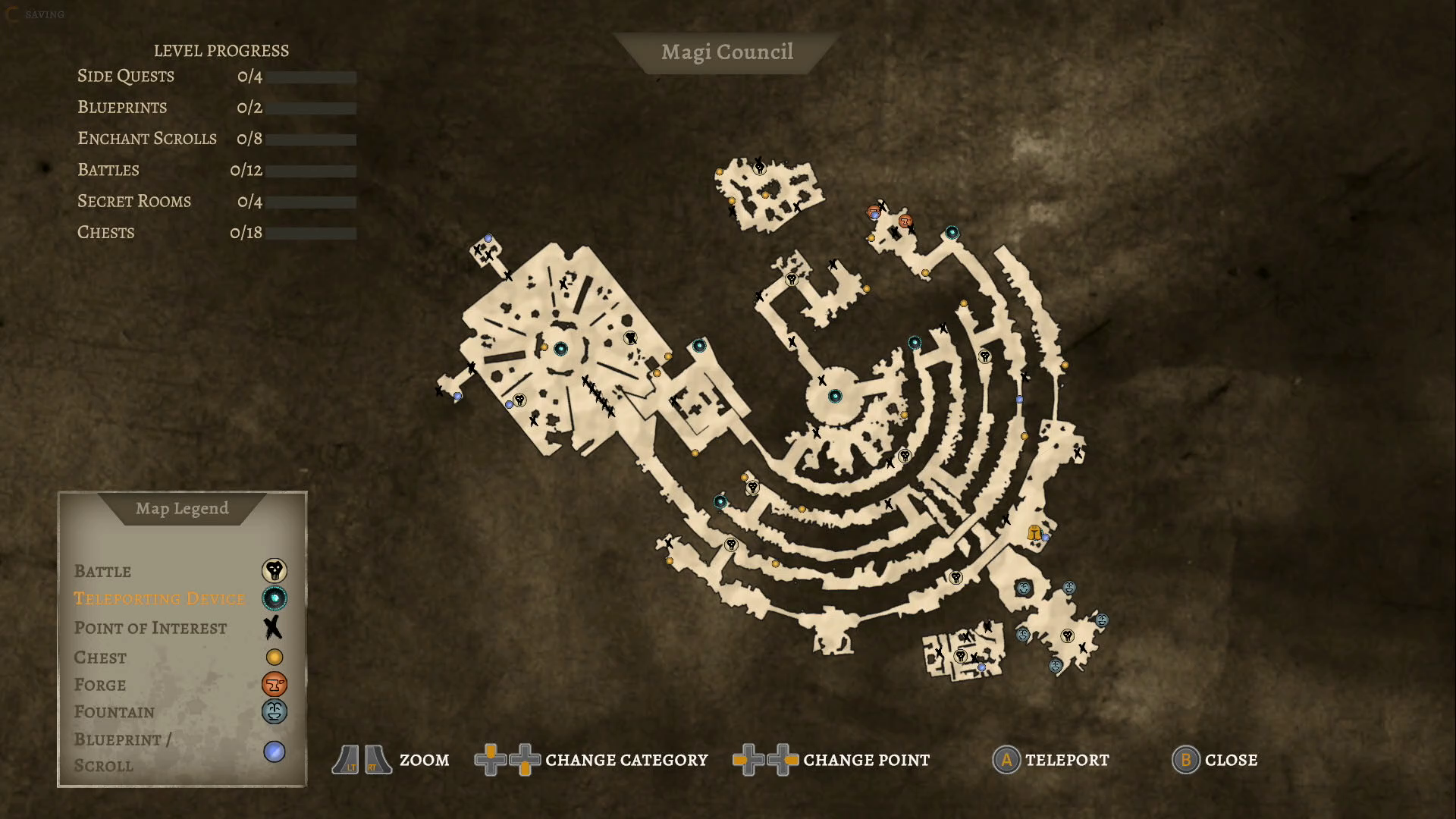The width and height of the screenshot is (1456, 819).
Task: Click the golden player marker on the map
Action: tap(1033, 533)
